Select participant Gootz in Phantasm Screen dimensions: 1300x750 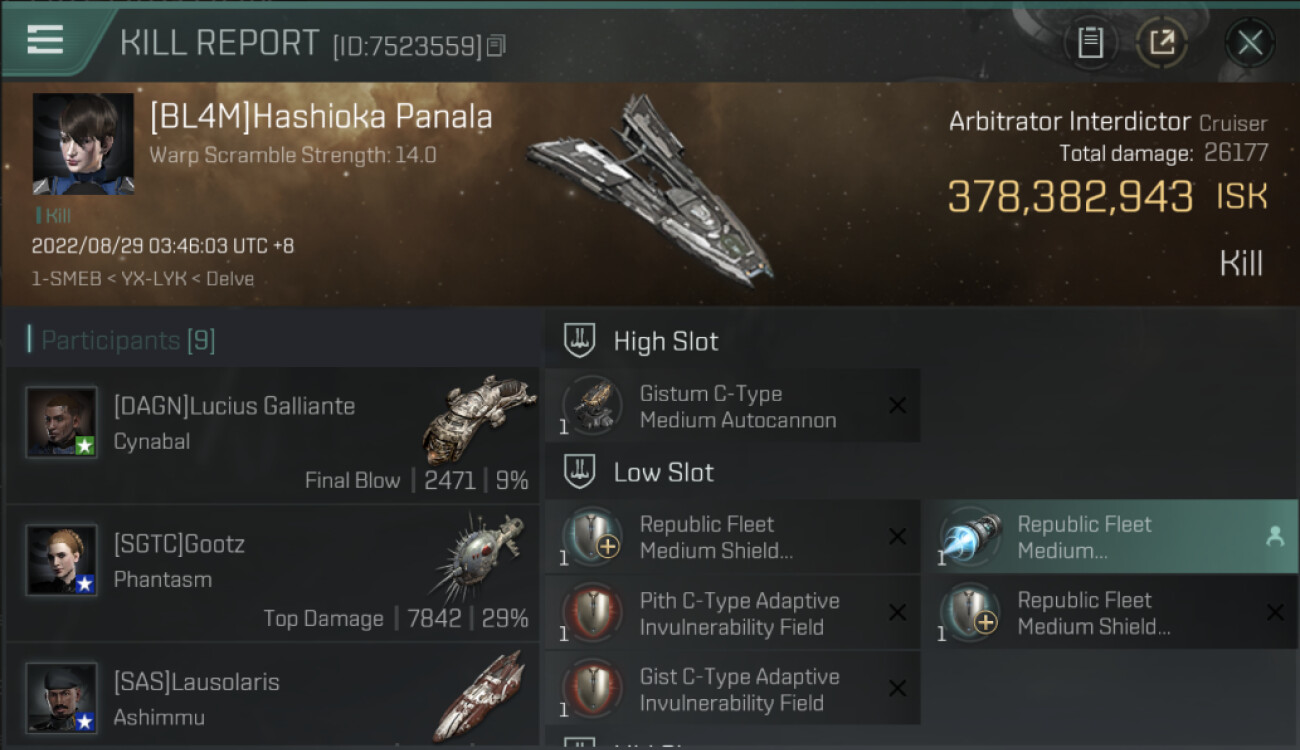tap(272, 573)
